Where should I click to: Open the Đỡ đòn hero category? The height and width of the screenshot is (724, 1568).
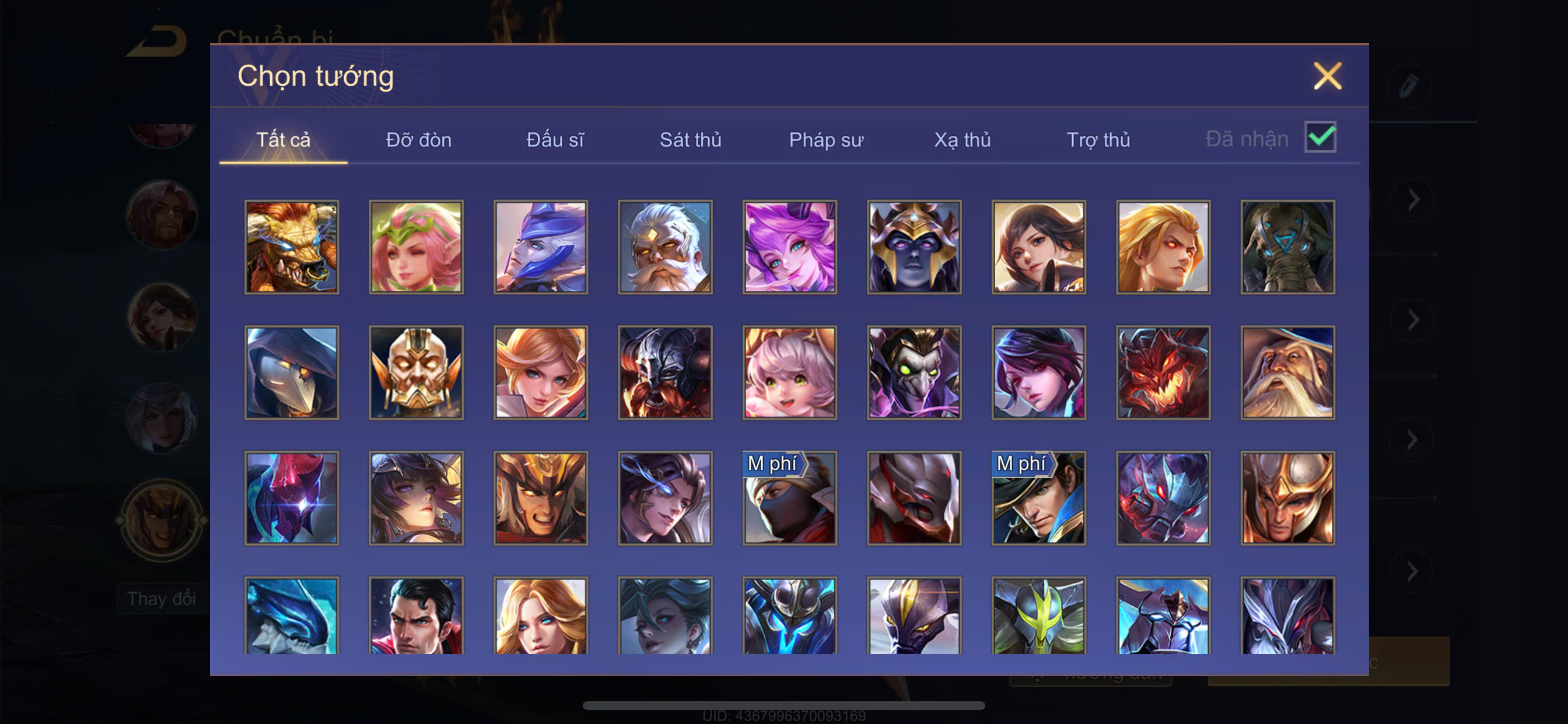tap(419, 139)
